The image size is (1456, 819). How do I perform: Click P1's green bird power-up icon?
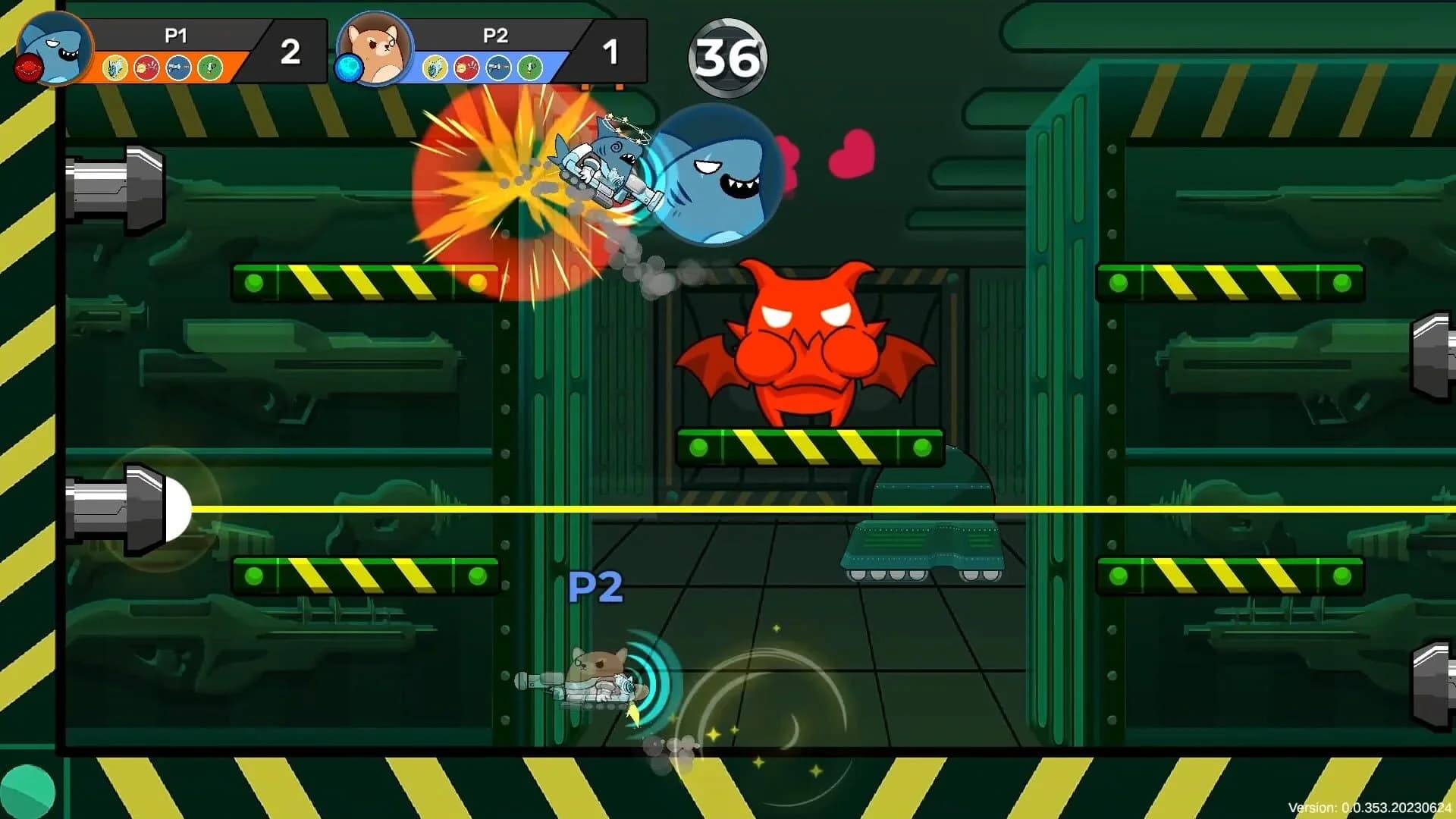point(210,68)
